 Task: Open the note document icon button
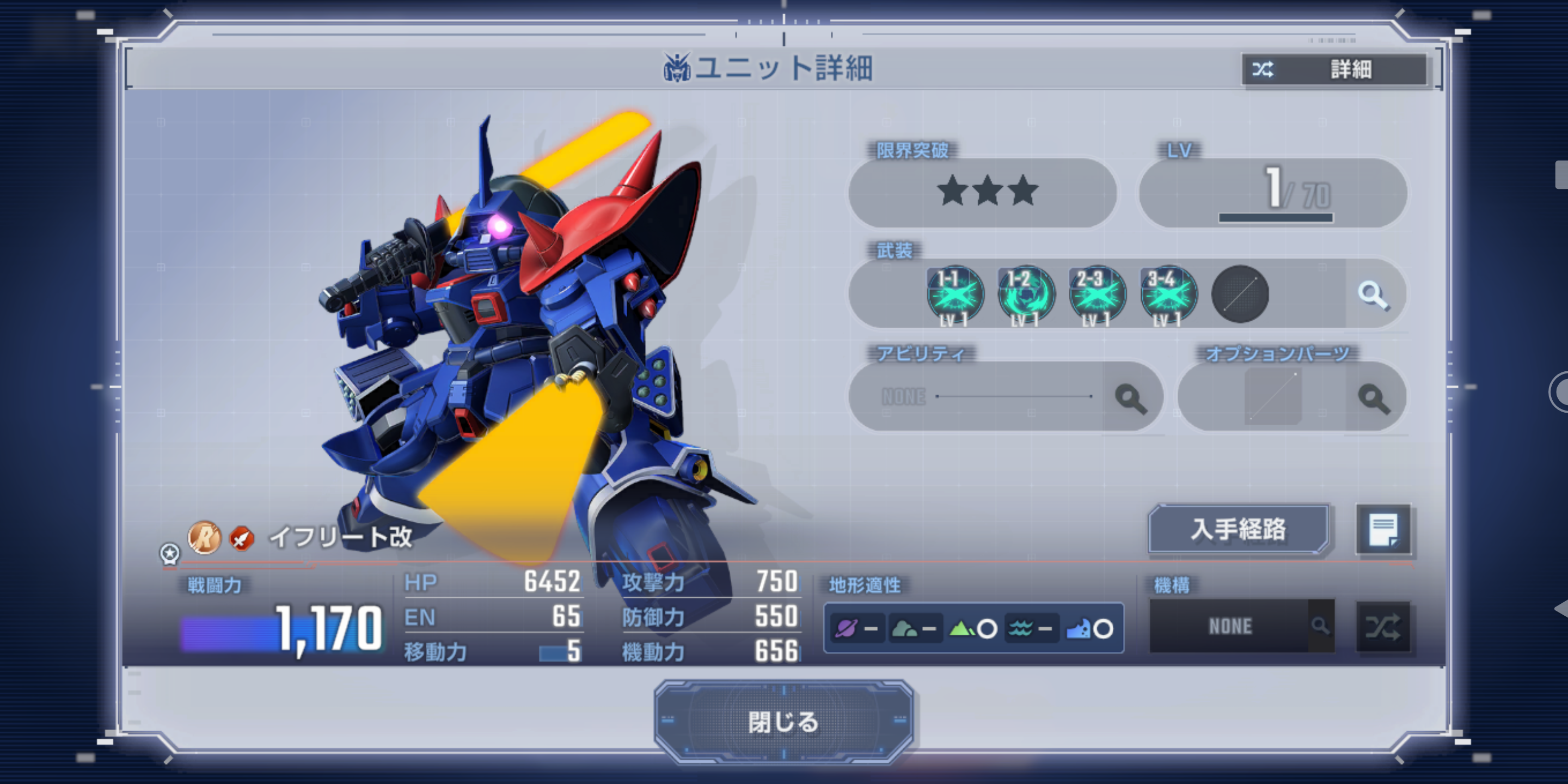tap(1383, 530)
